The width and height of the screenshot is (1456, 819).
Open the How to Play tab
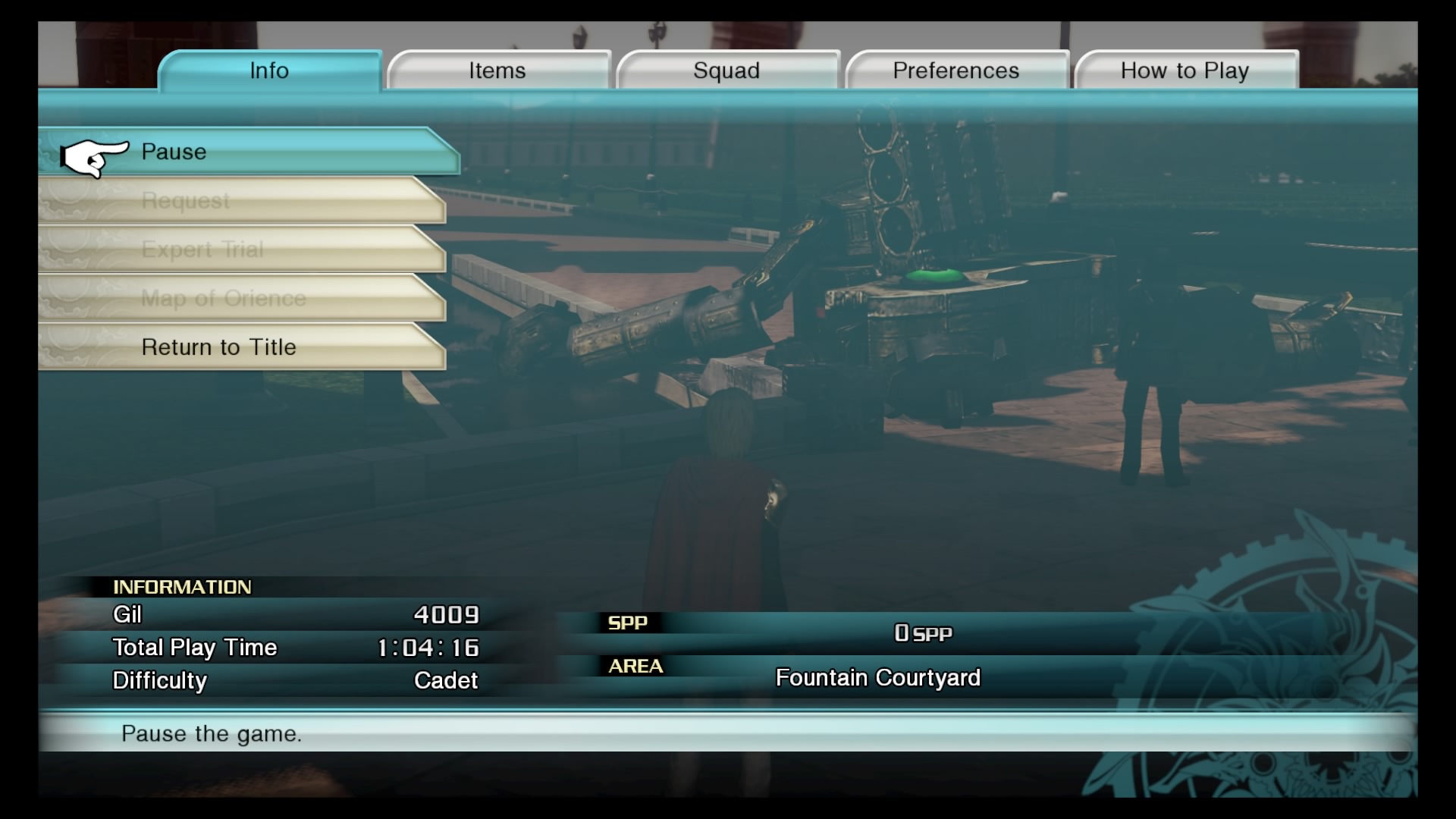tap(1185, 71)
